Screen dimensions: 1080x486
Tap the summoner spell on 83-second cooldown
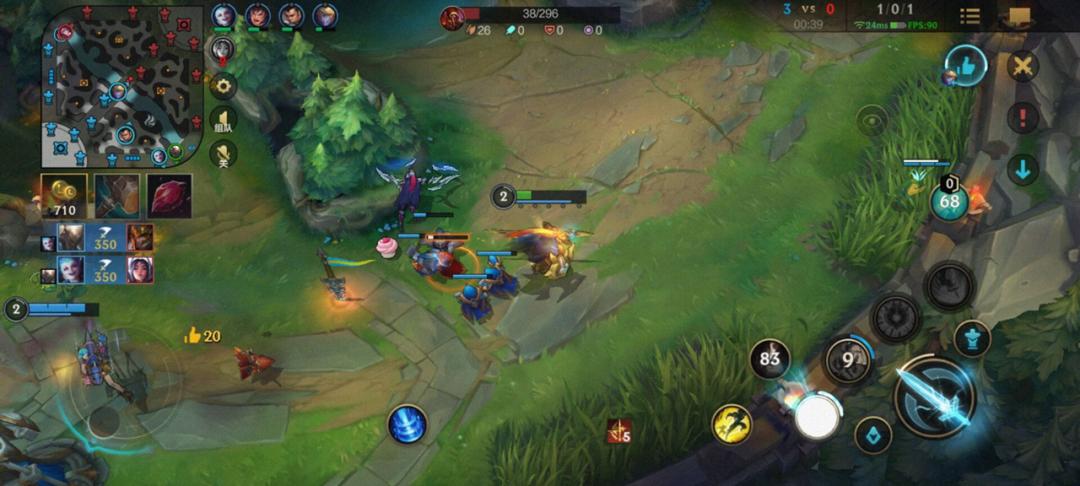770,359
